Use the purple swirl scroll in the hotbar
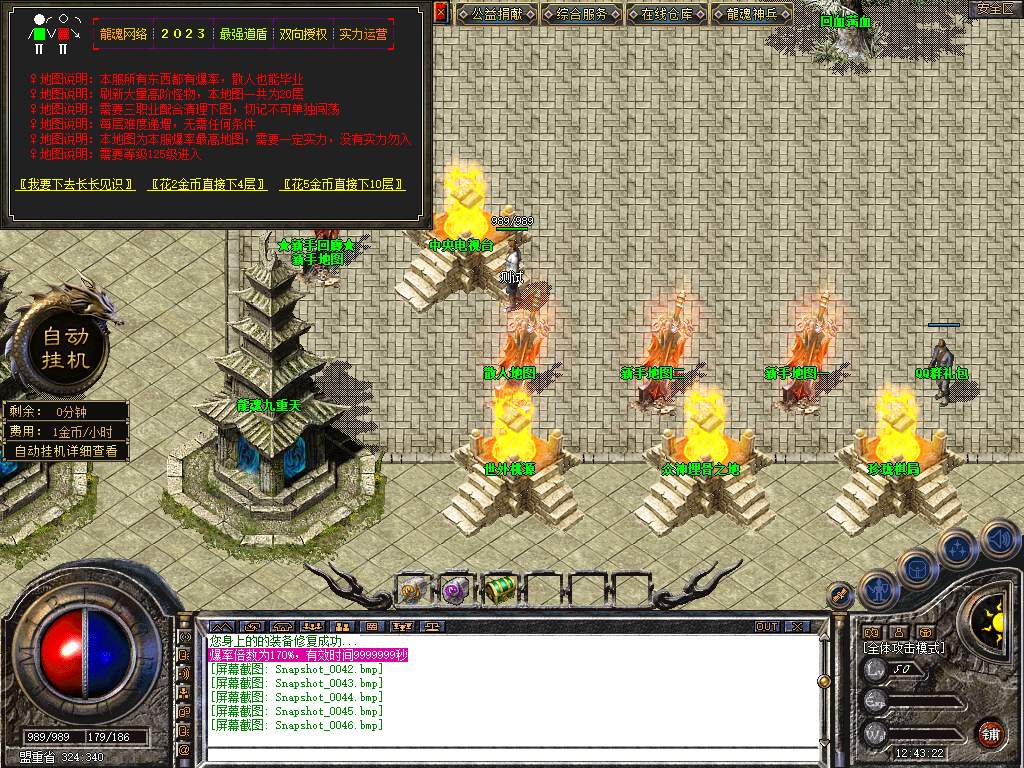 point(456,590)
